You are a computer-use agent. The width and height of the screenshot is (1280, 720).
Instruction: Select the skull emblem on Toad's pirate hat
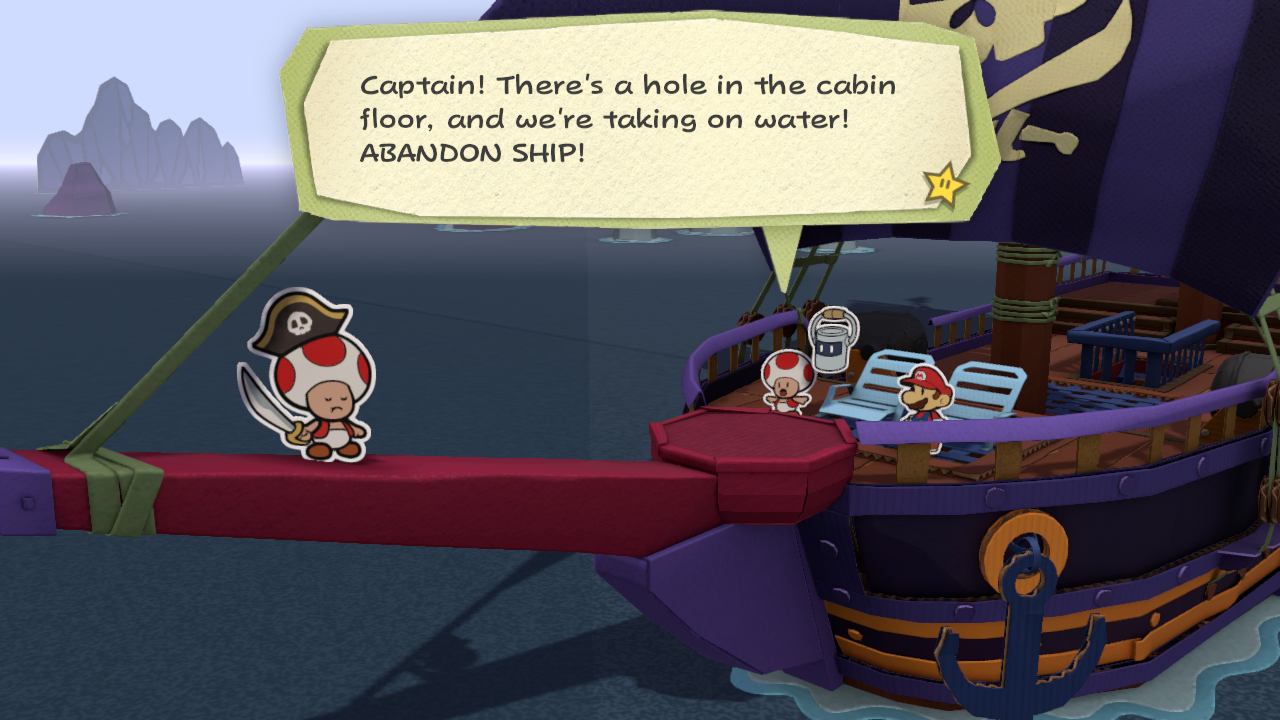point(302,322)
